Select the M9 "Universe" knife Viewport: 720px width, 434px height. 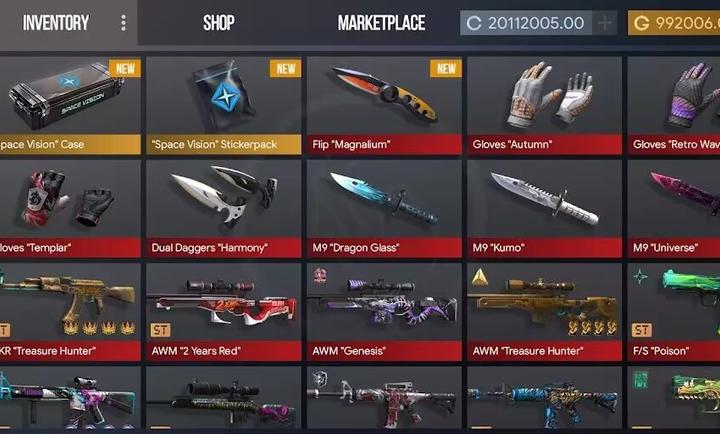pos(674,205)
